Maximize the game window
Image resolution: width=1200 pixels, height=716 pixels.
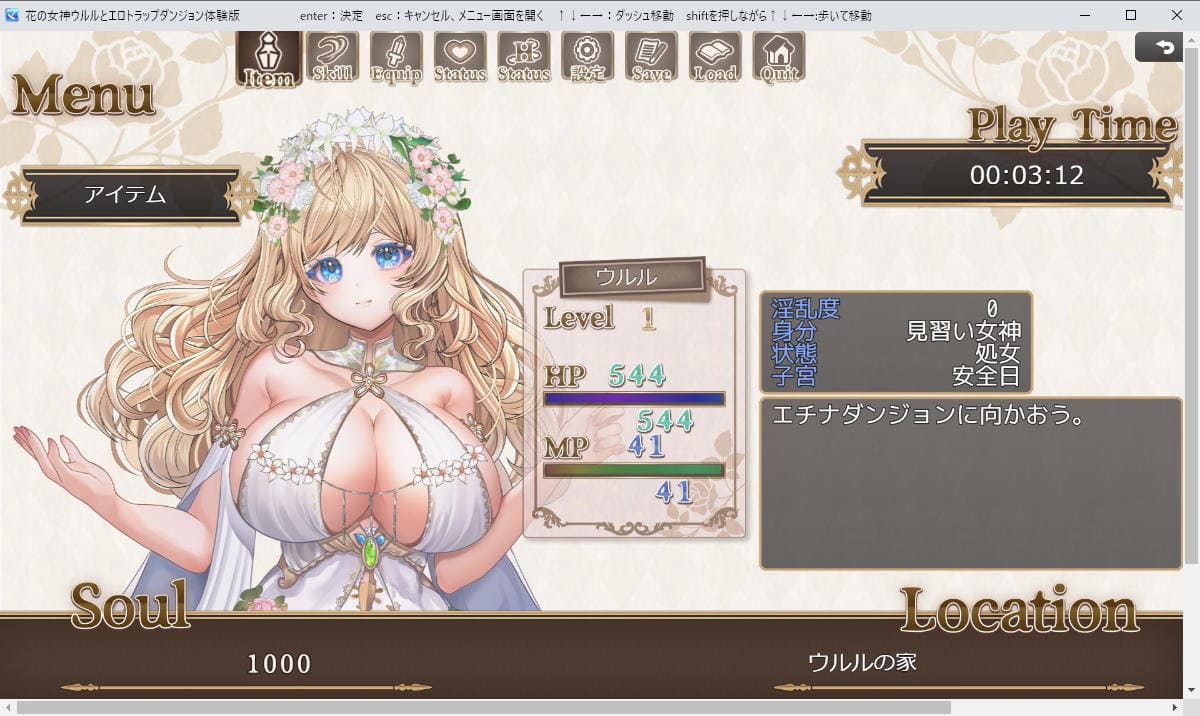click(1131, 15)
